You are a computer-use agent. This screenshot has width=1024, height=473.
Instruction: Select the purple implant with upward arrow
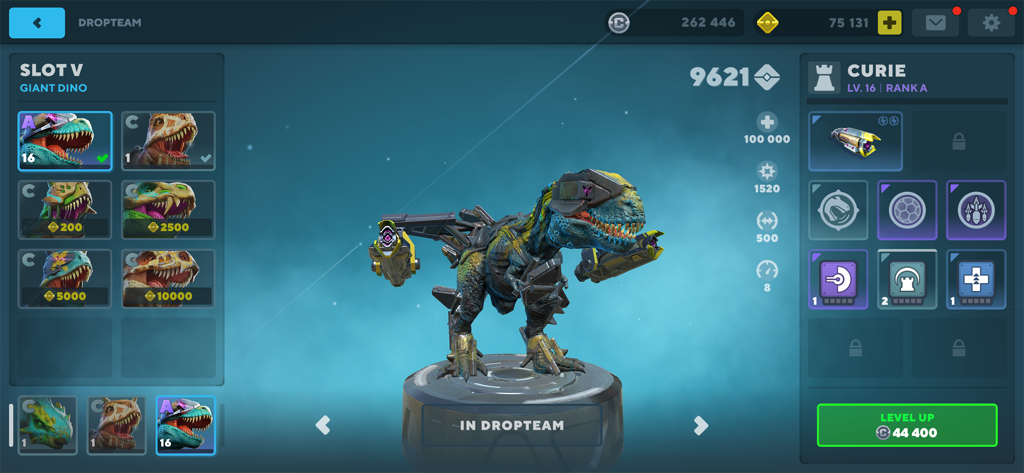pyautogui.click(x=838, y=279)
